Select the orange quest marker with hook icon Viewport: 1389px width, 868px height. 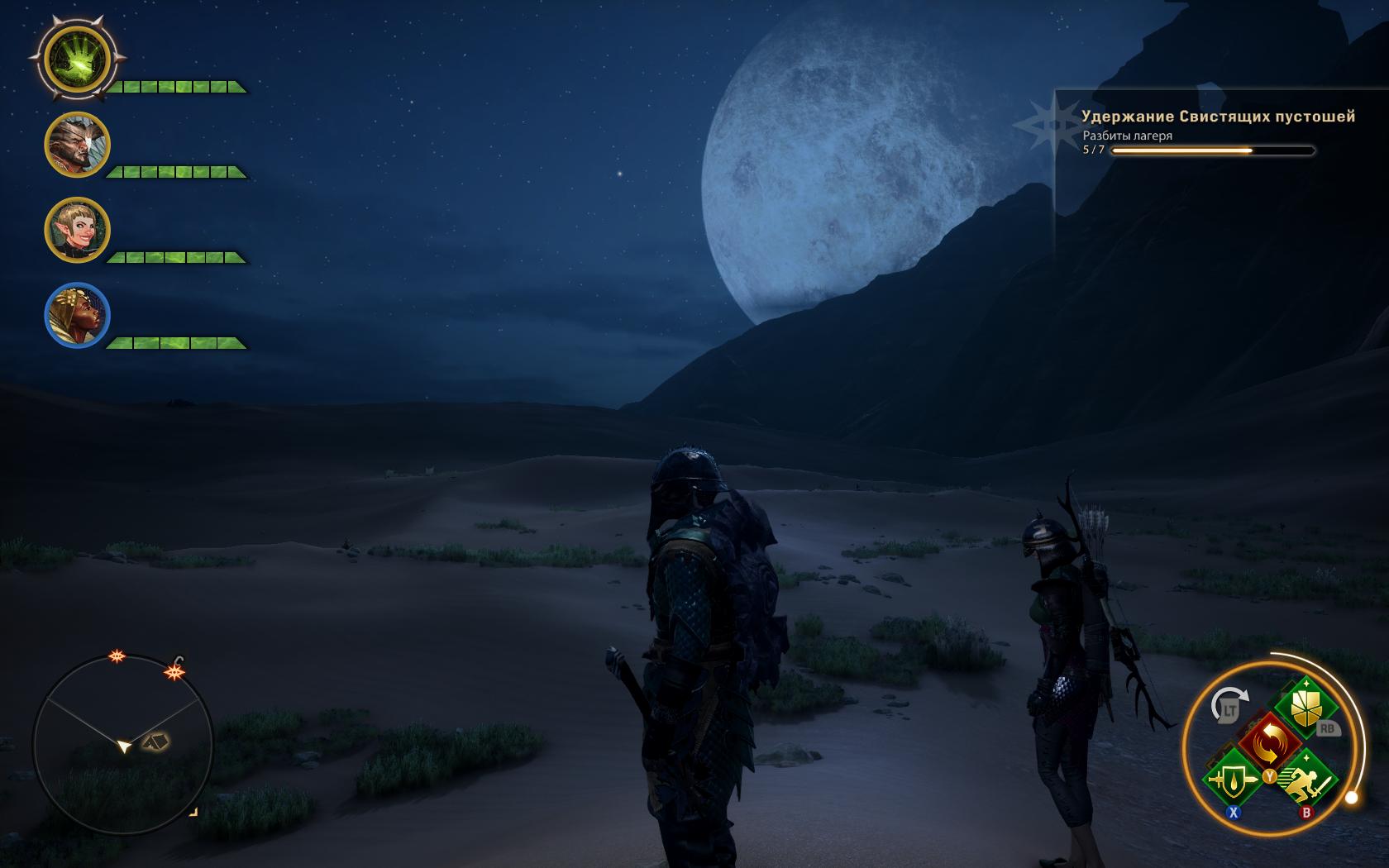pos(174,672)
